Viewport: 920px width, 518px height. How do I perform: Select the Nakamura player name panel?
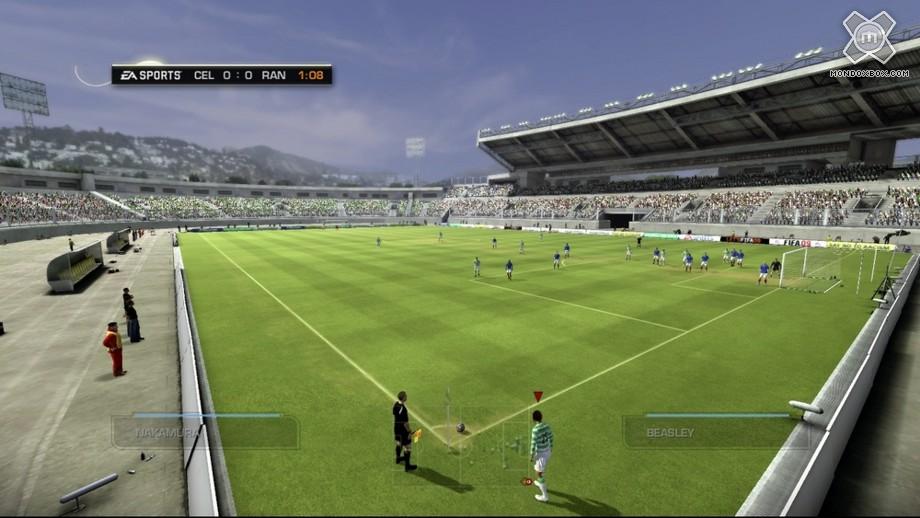click(205, 432)
